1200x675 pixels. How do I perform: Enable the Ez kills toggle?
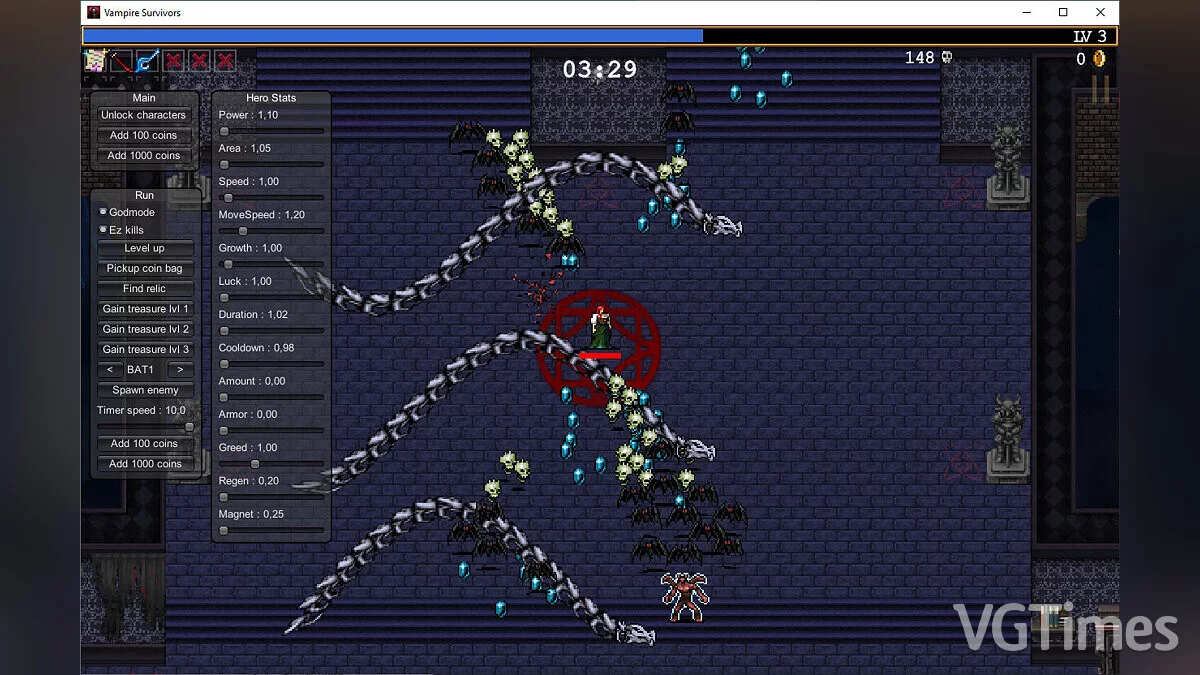tap(103, 230)
